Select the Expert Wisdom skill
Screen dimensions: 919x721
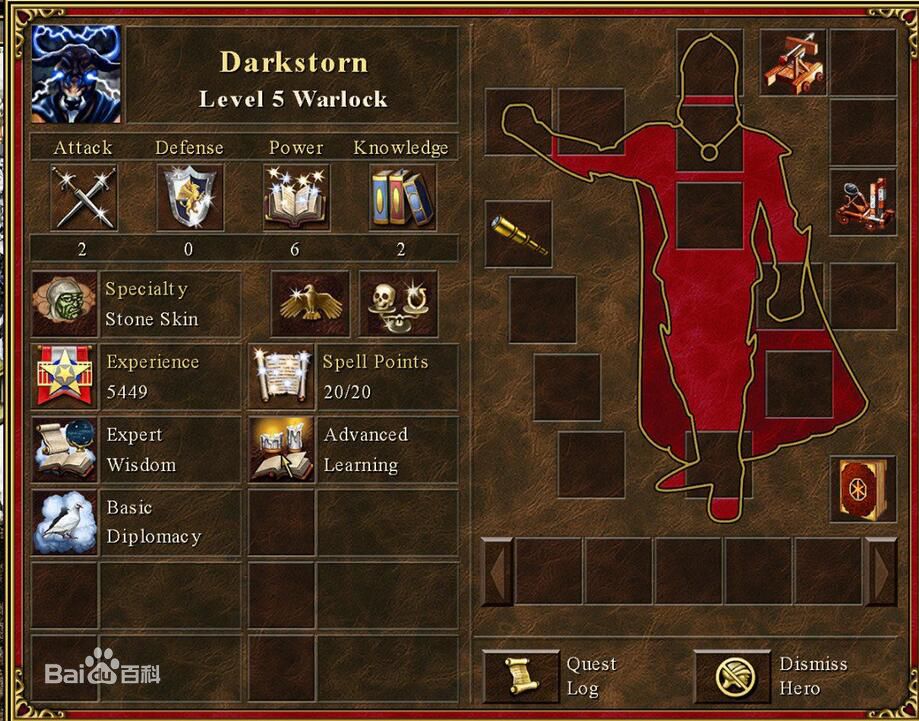pyautogui.click(x=65, y=449)
